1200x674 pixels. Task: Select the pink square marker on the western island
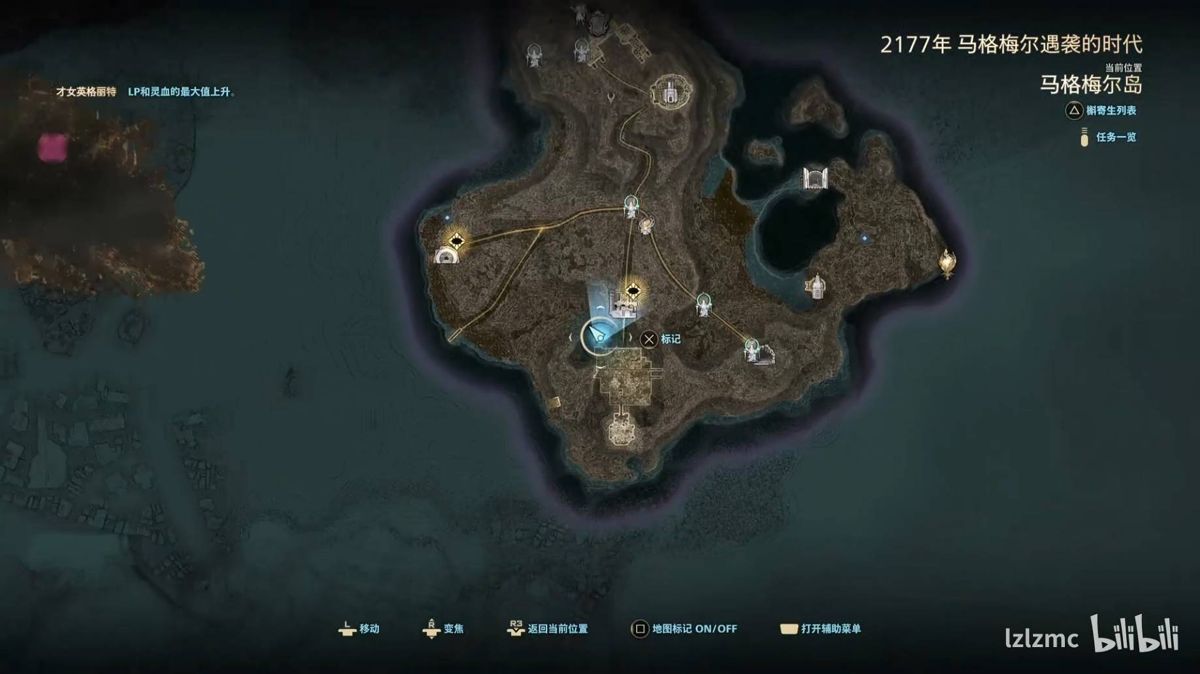tap(52, 148)
